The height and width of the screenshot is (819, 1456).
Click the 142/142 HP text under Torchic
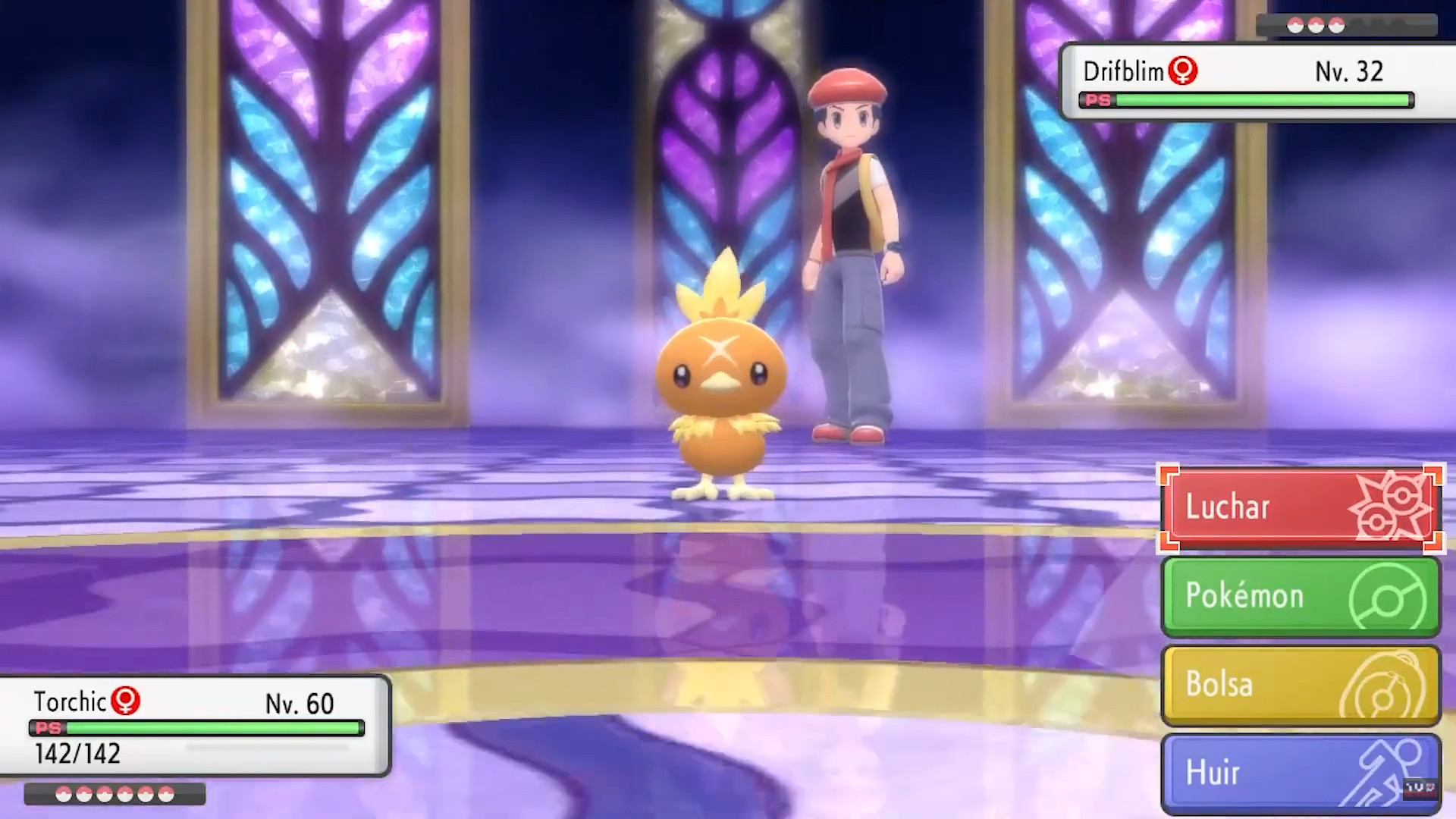pos(76,755)
